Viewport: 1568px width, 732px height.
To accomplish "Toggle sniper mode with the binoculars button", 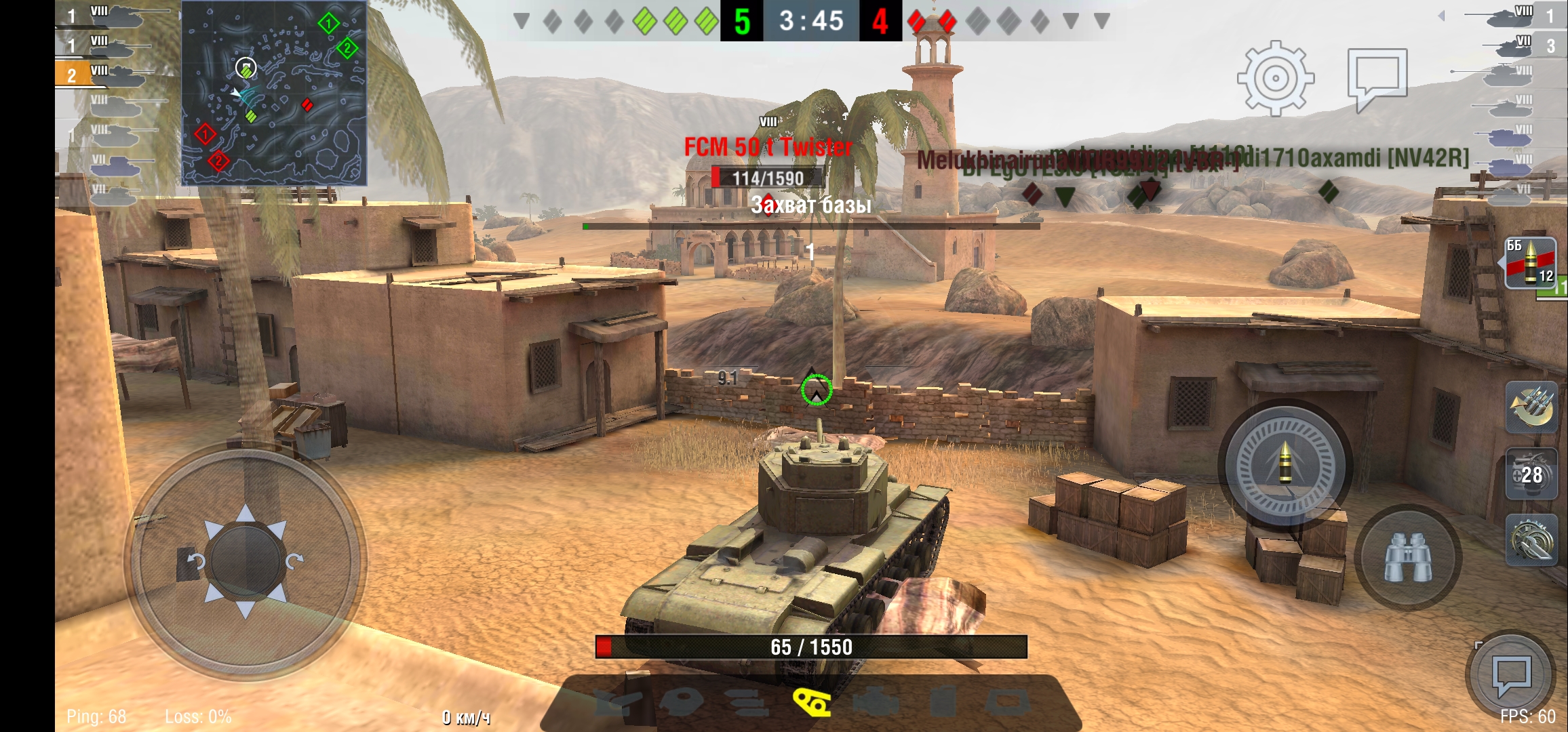I will coord(1407,557).
